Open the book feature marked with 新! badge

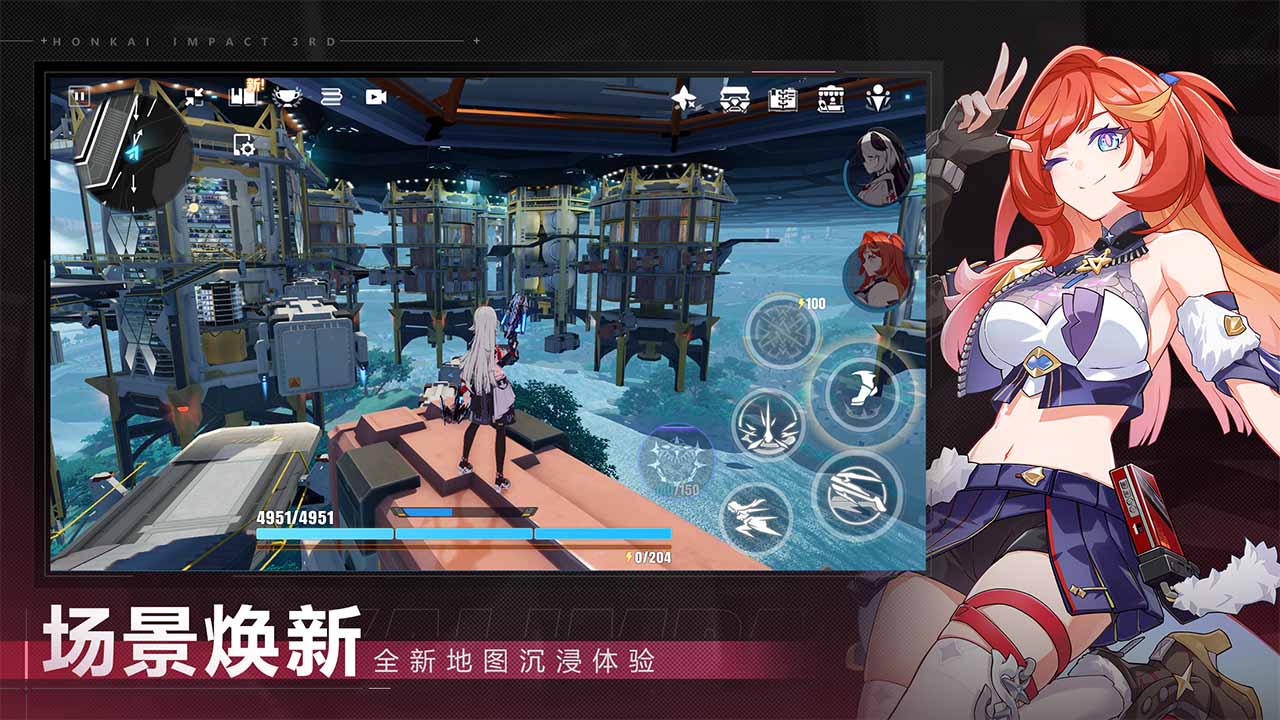click(x=242, y=95)
